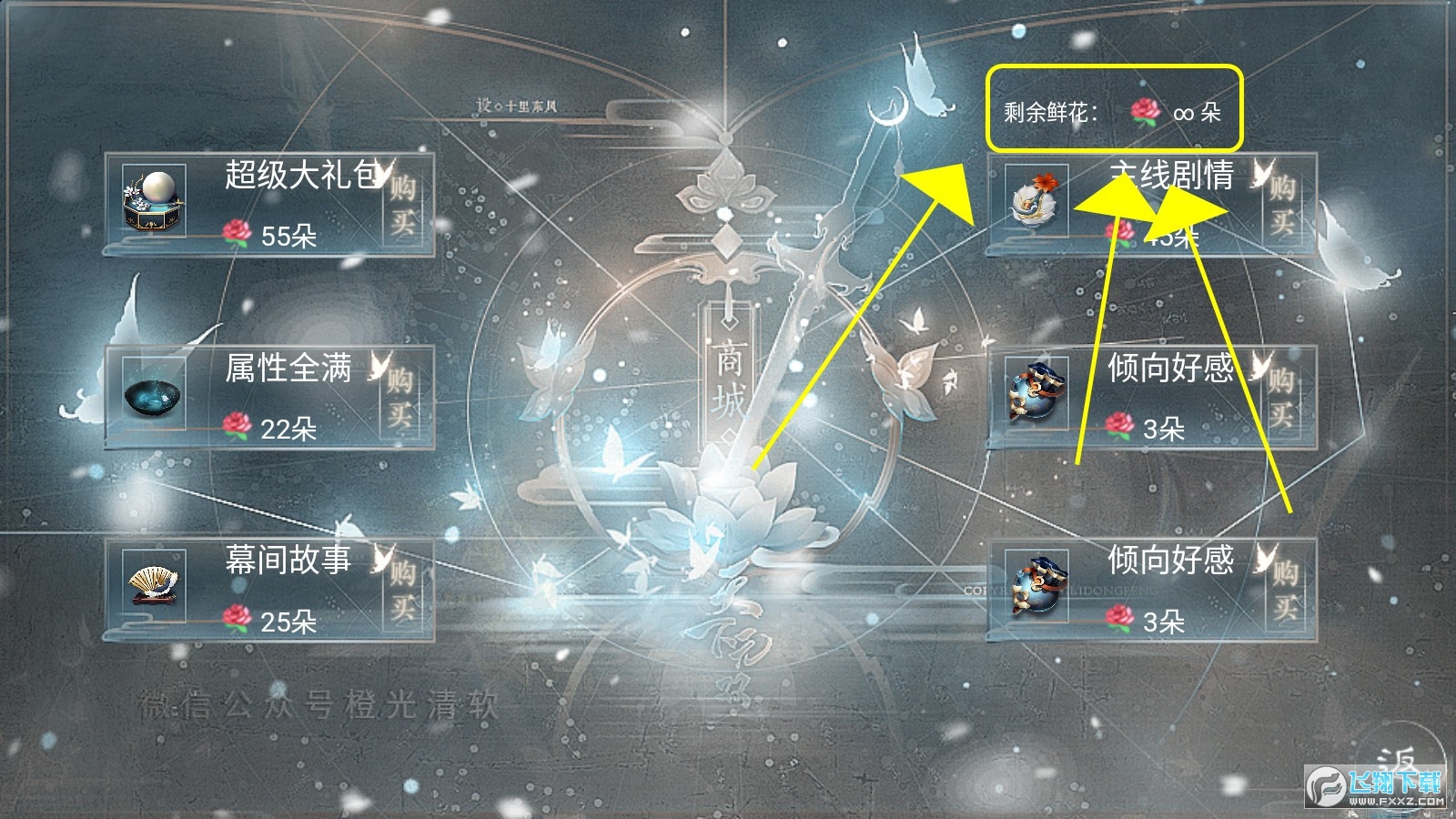Buy the 幕间故事 pack
Screen dimensions: 1456x819
coord(403,589)
